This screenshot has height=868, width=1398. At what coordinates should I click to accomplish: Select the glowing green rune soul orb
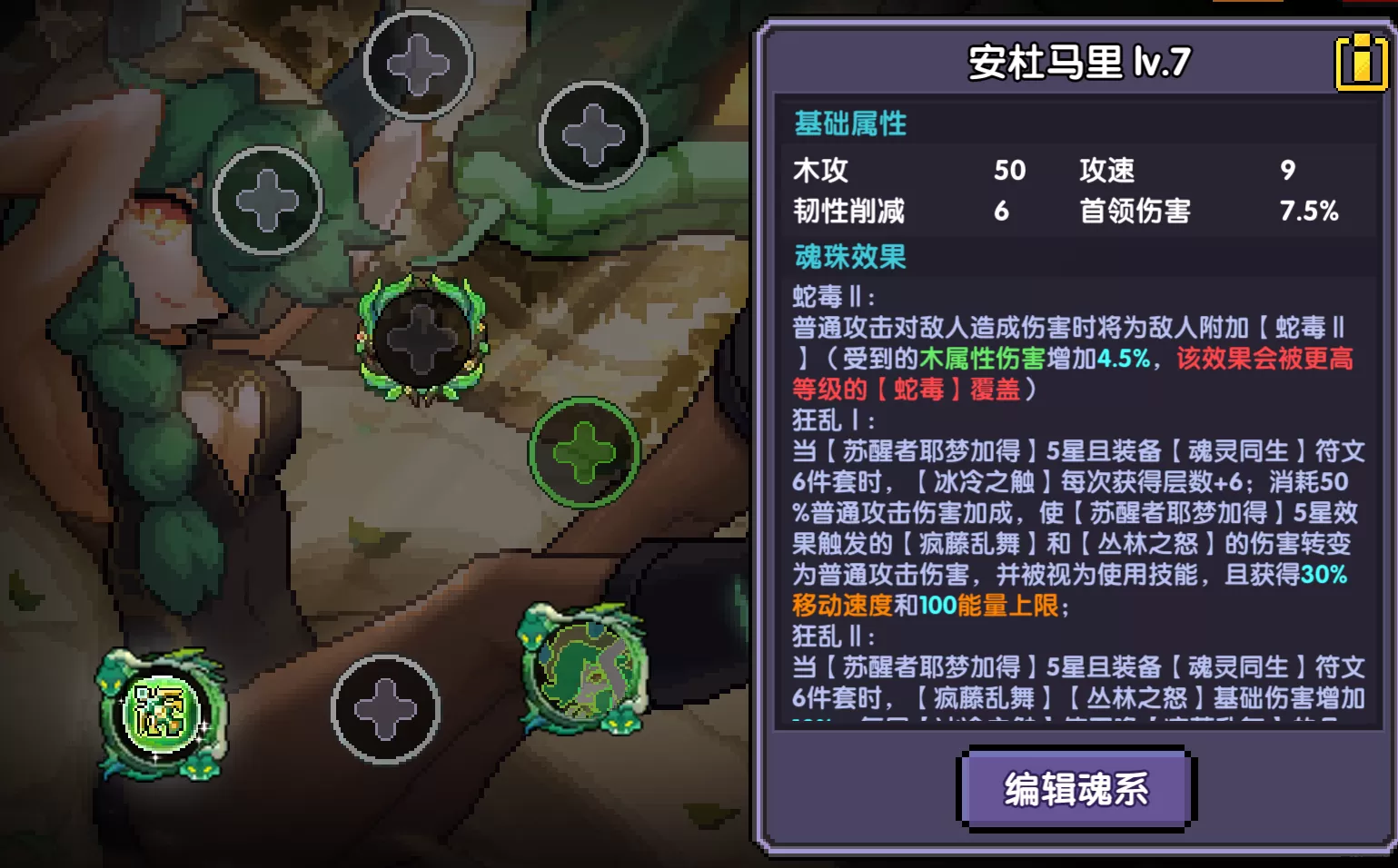tap(161, 714)
